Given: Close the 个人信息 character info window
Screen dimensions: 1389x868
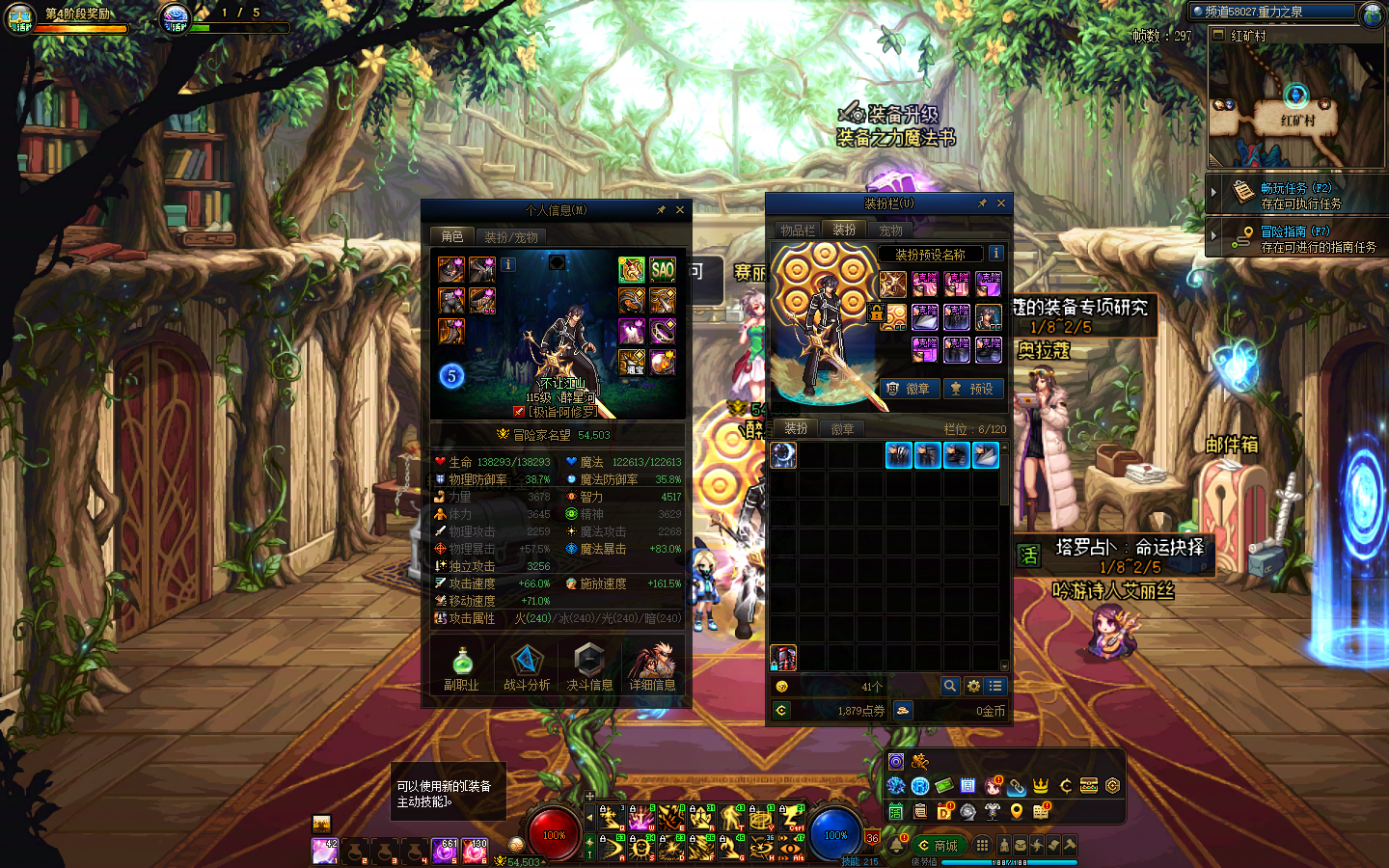Looking at the screenshot, I should pyautogui.click(x=680, y=210).
